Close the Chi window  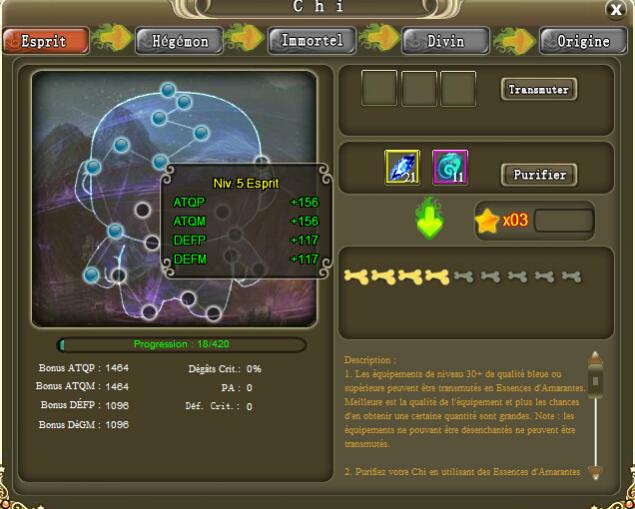[x=615, y=10]
